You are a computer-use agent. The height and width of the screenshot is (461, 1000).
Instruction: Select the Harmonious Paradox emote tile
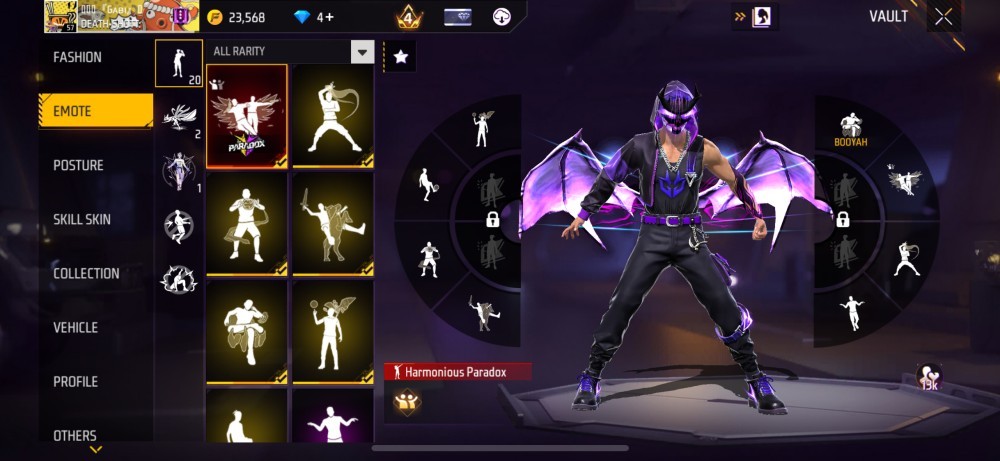(x=247, y=116)
